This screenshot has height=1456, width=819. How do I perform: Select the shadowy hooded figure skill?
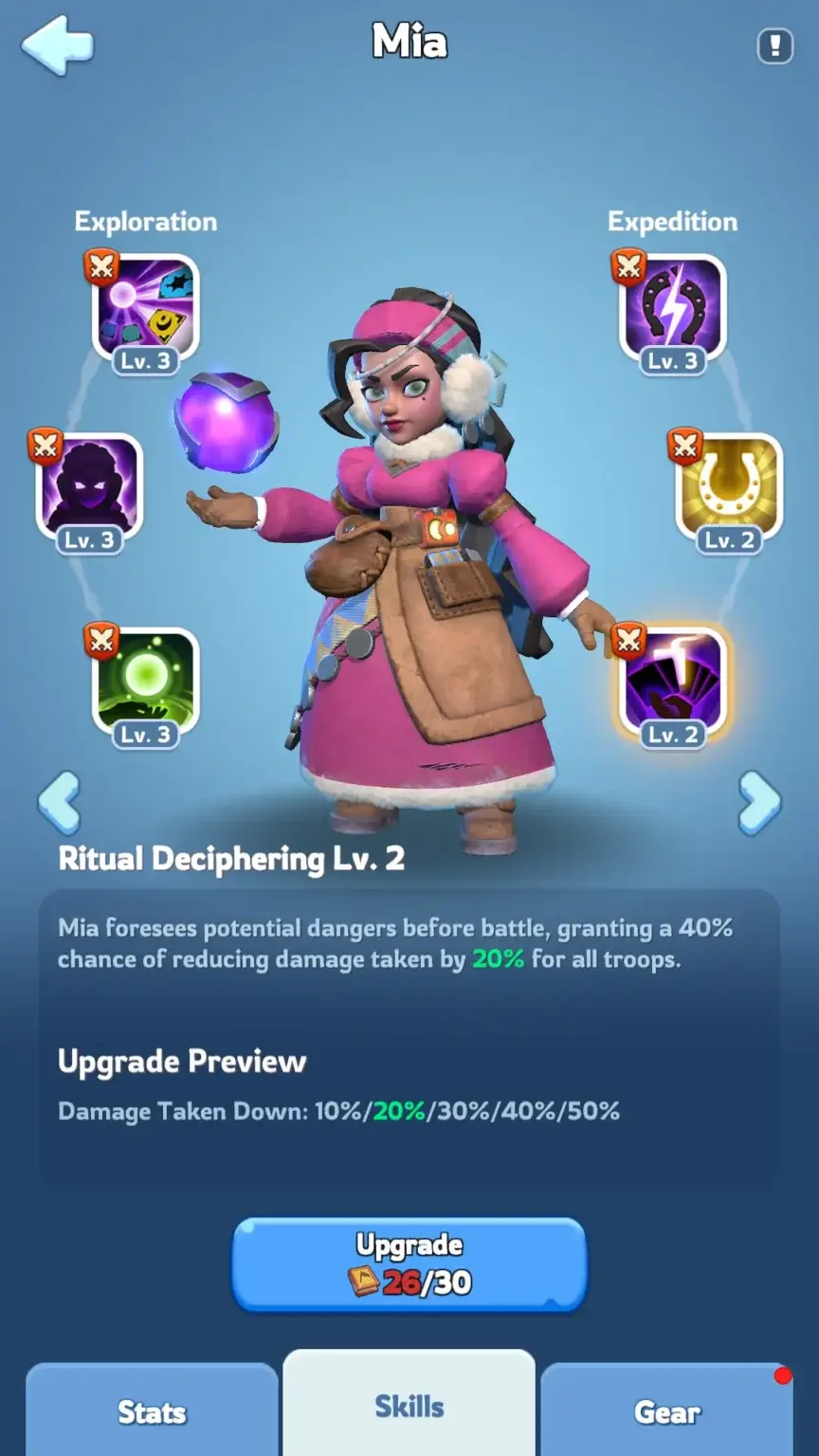coord(89,487)
